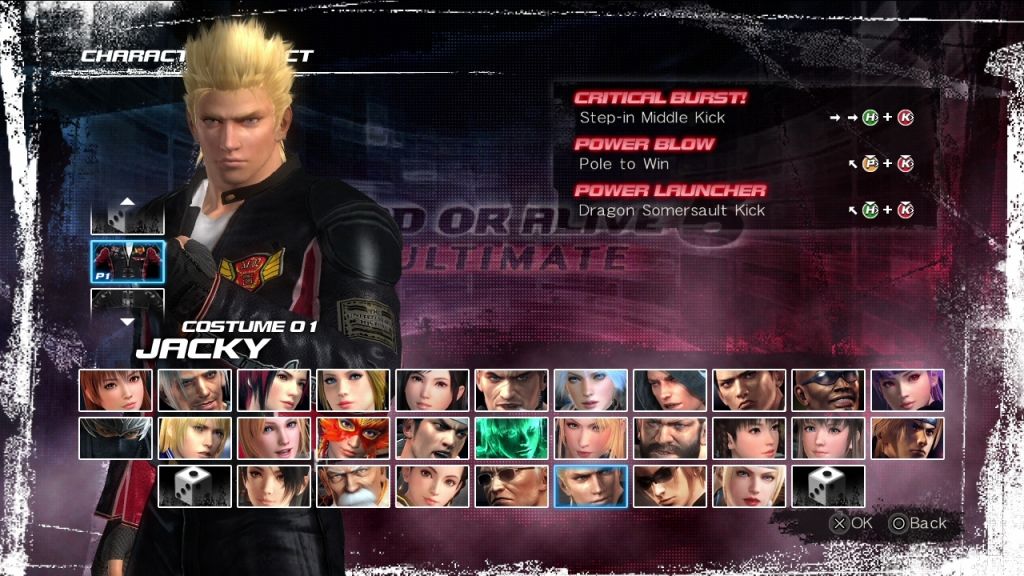Pick the glowing green fighter portrait
This screenshot has height=576, width=1024.
pyautogui.click(x=511, y=438)
